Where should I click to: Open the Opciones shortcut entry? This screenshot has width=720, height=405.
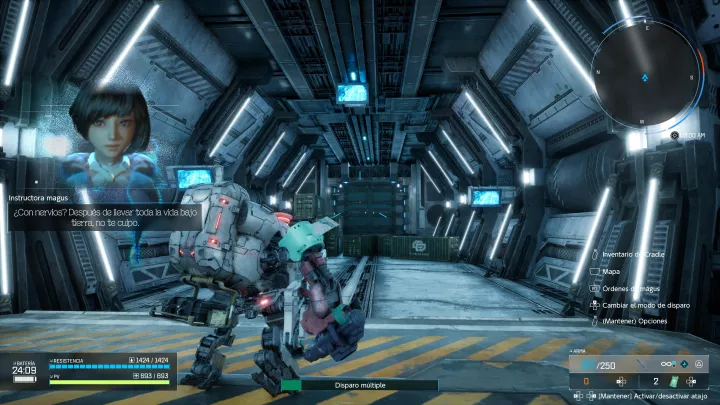click(x=634, y=321)
